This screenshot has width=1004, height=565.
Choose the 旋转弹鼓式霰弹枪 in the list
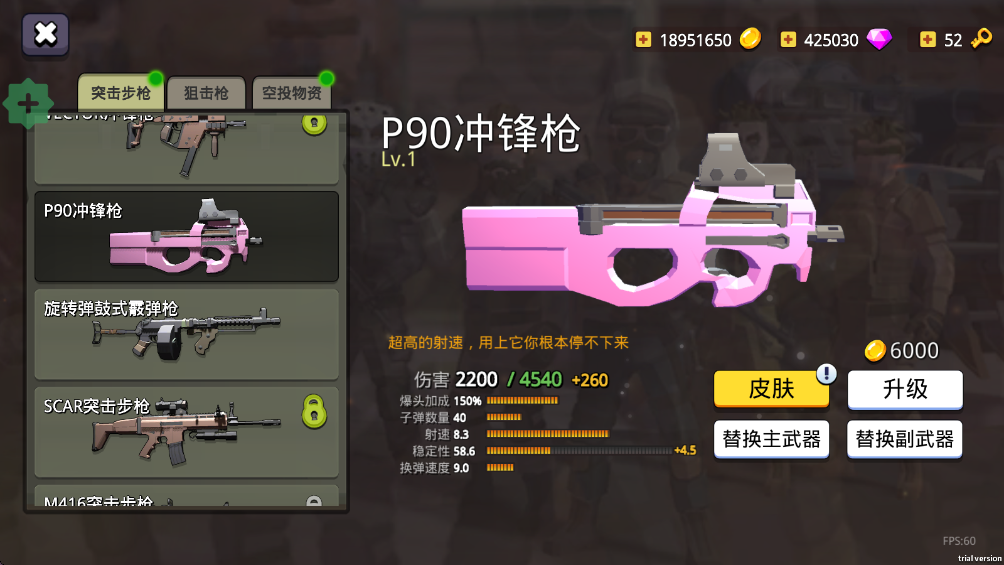click(187, 334)
